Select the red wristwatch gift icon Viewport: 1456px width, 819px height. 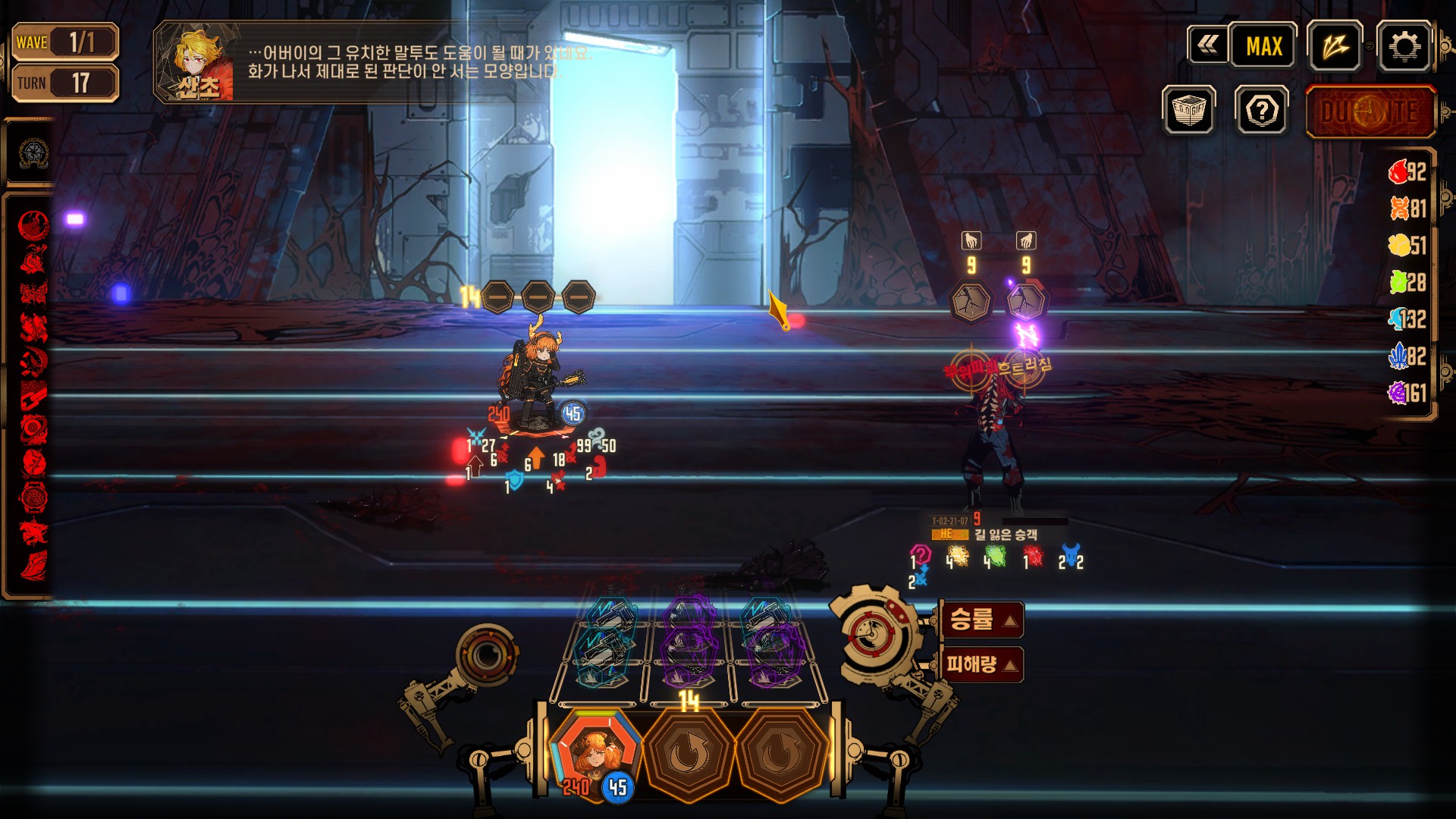pos(33,498)
